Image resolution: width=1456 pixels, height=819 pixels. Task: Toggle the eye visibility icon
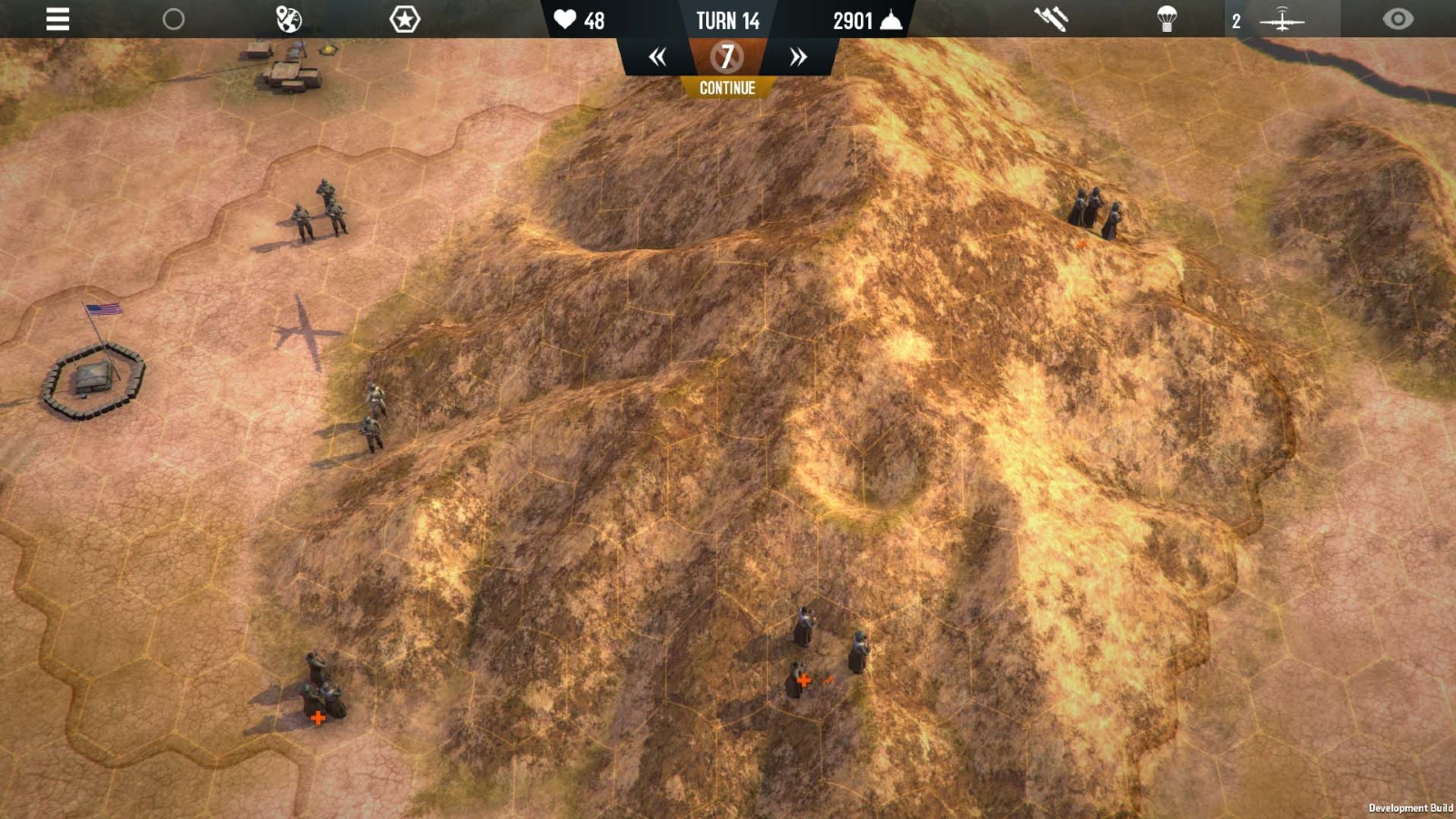click(1398, 18)
